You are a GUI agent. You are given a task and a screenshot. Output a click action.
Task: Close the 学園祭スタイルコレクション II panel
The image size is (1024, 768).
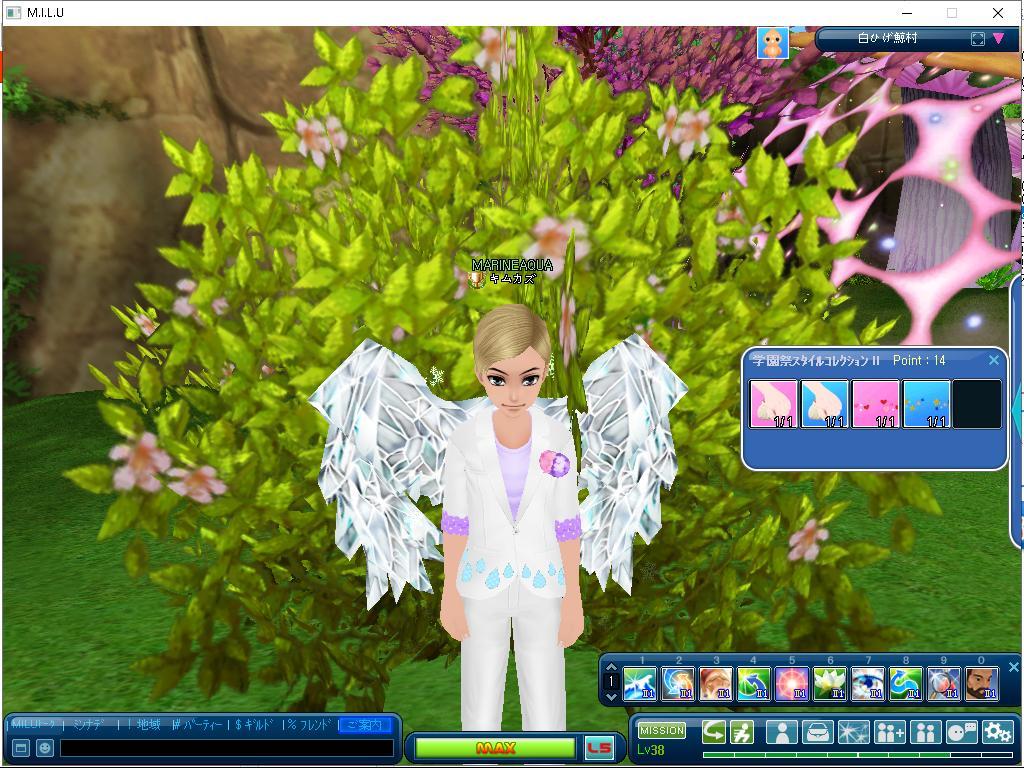coord(993,360)
